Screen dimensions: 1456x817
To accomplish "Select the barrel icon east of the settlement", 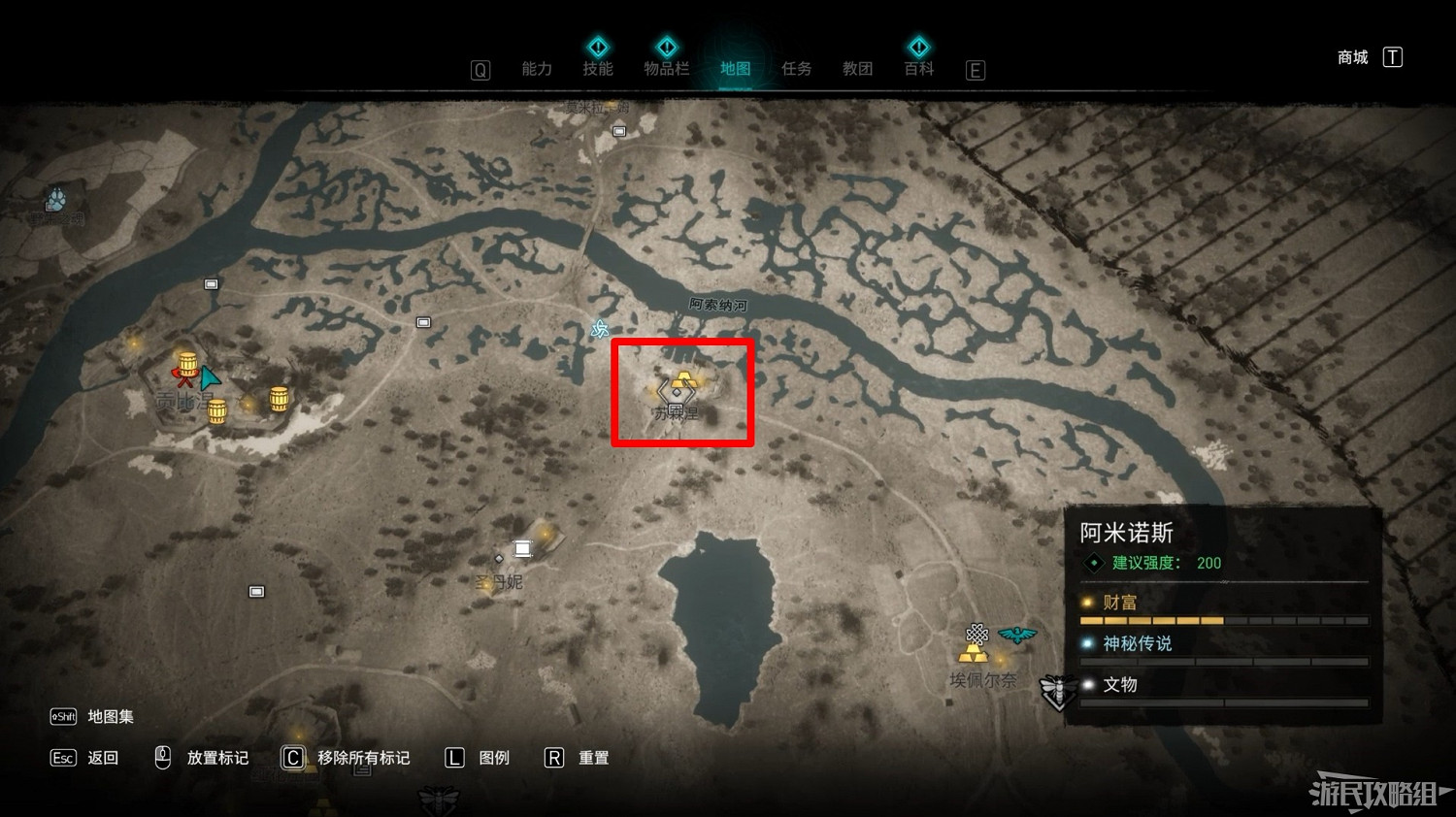I will pos(279,398).
